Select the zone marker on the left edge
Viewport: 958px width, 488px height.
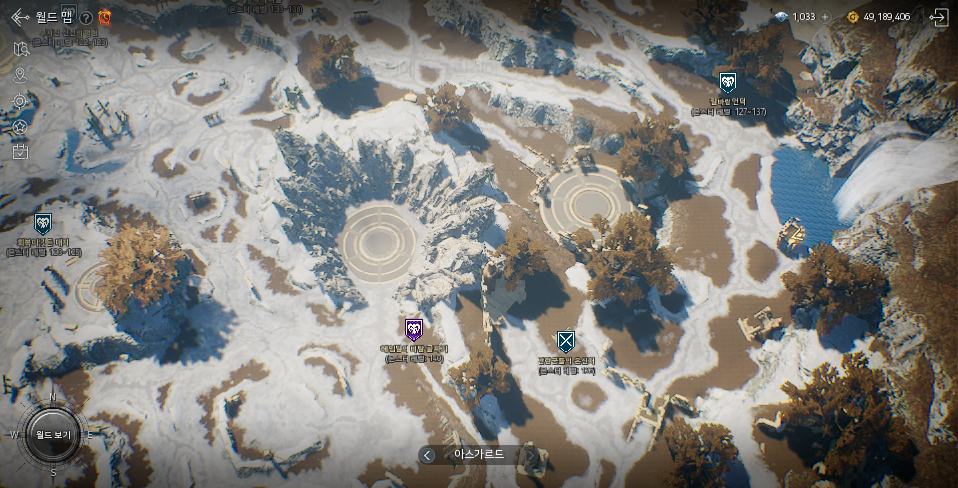(43, 223)
